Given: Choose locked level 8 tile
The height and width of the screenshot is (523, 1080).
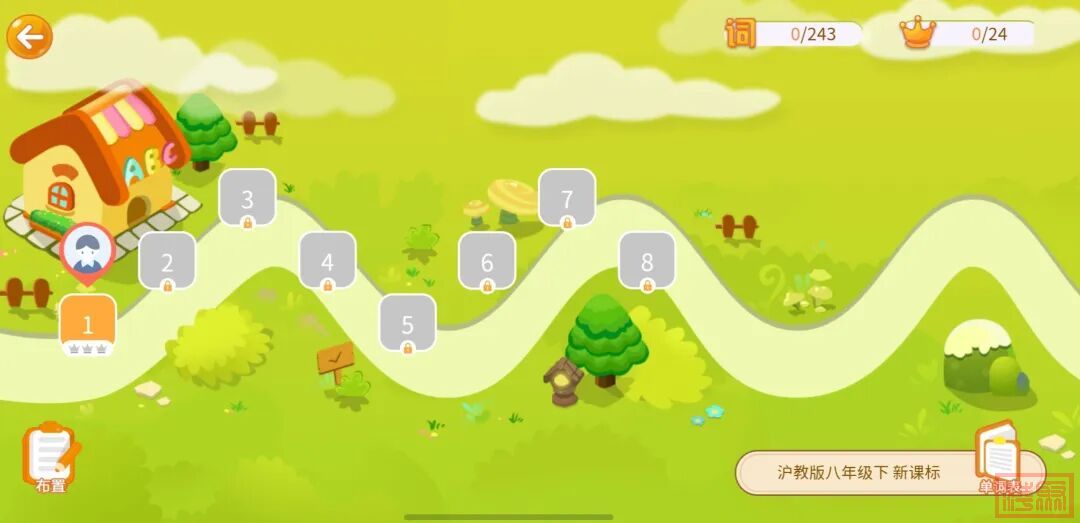Looking at the screenshot, I should coord(647,262).
